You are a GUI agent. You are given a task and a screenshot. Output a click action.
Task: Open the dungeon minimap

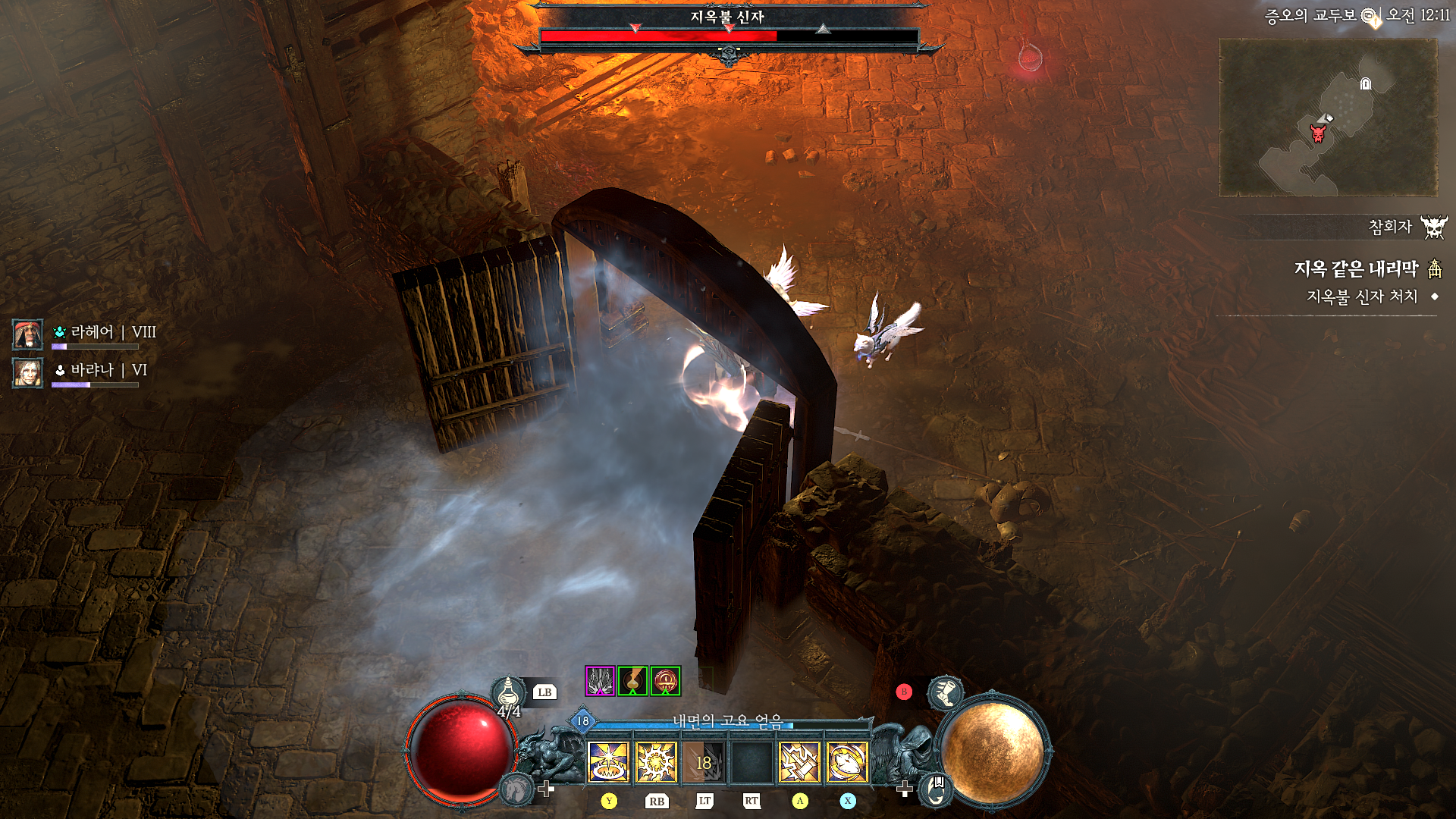click(1328, 118)
